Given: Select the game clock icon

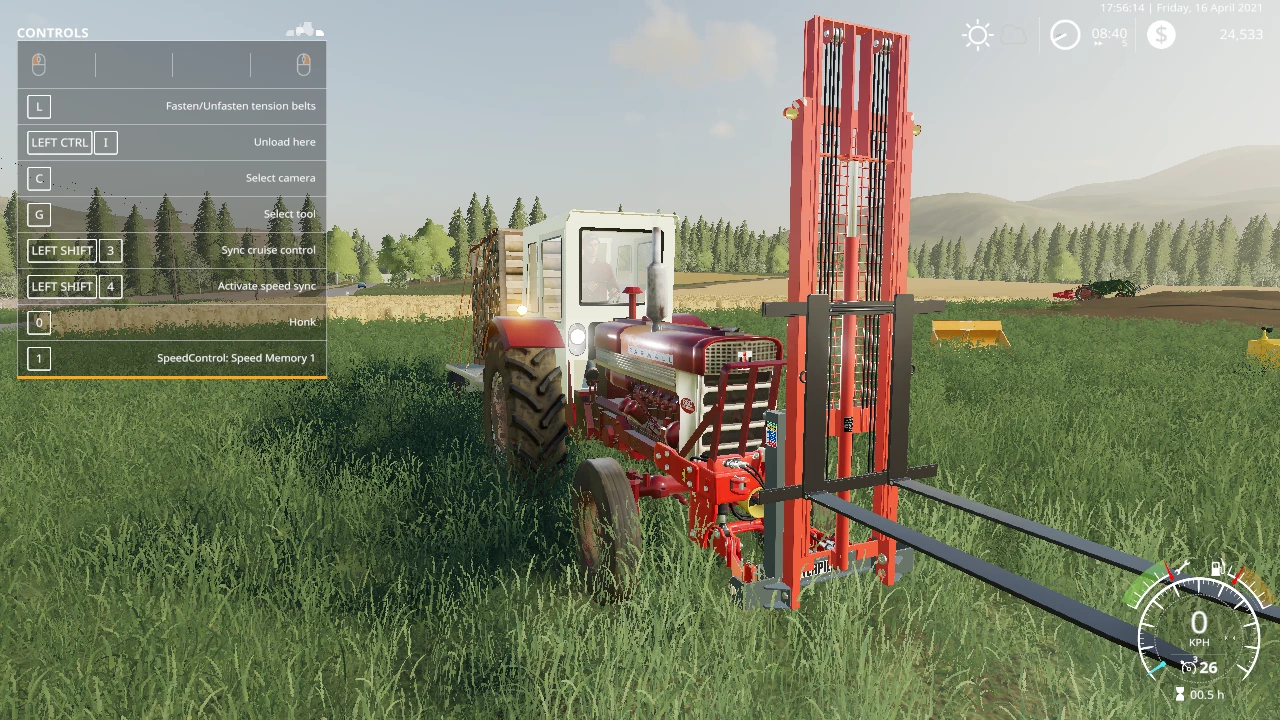Looking at the screenshot, I should pyautogui.click(x=1065, y=35).
